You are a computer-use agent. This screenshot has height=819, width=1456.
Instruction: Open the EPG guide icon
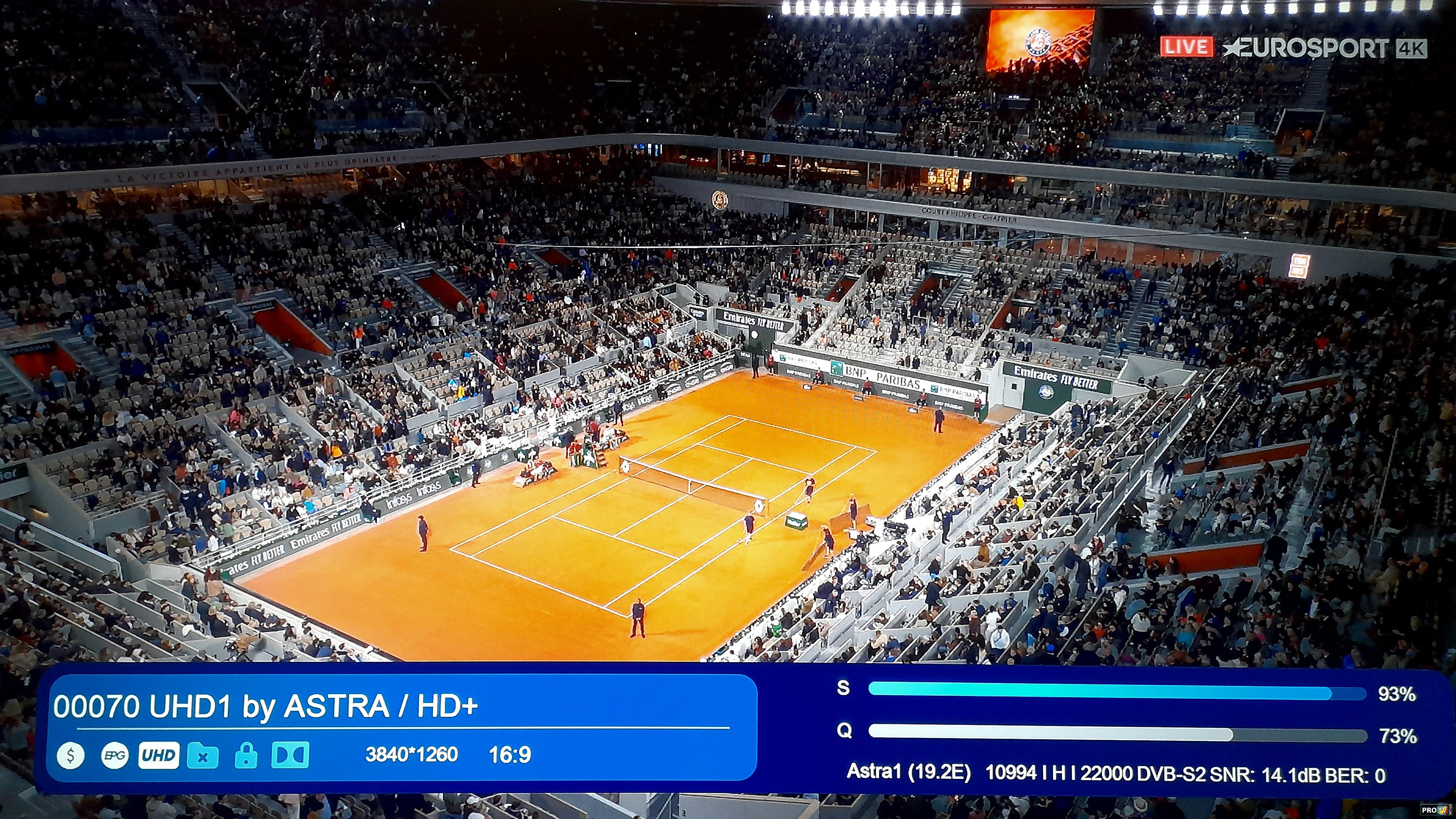pyautogui.click(x=115, y=755)
